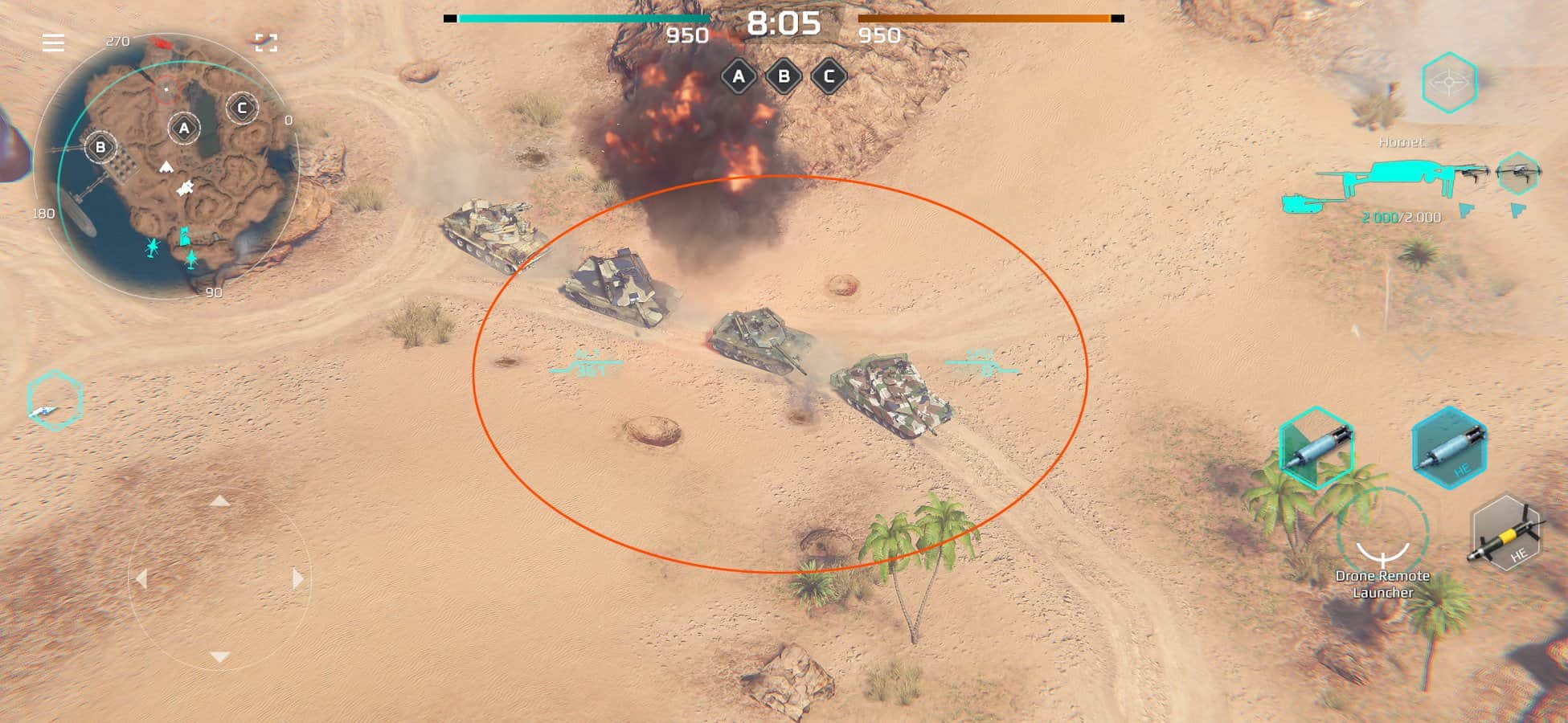Tap the movement pad right arrow
The height and width of the screenshot is (723, 1568).
(297, 578)
